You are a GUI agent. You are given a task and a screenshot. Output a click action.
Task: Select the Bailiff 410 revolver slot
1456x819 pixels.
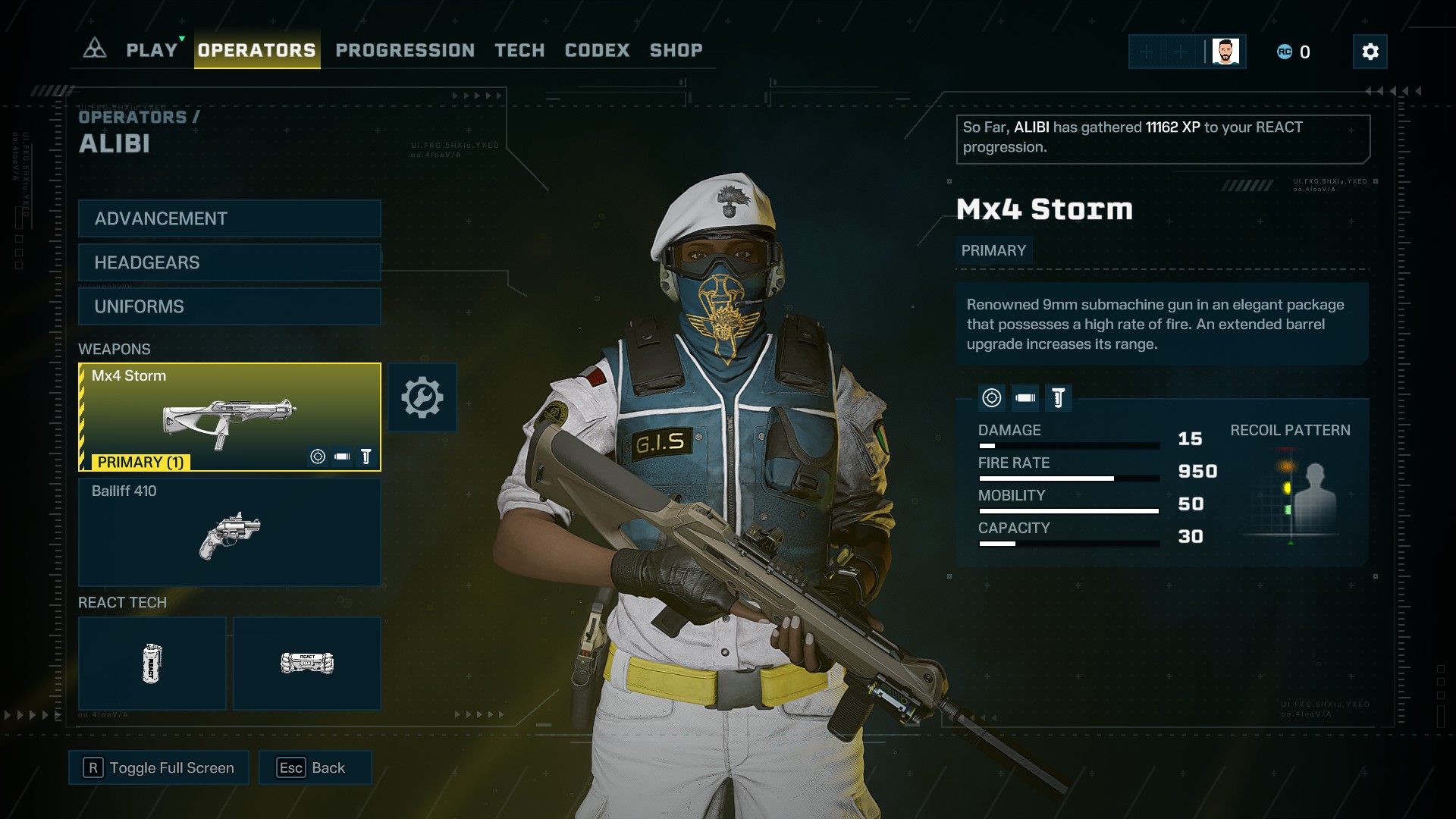point(229,532)
